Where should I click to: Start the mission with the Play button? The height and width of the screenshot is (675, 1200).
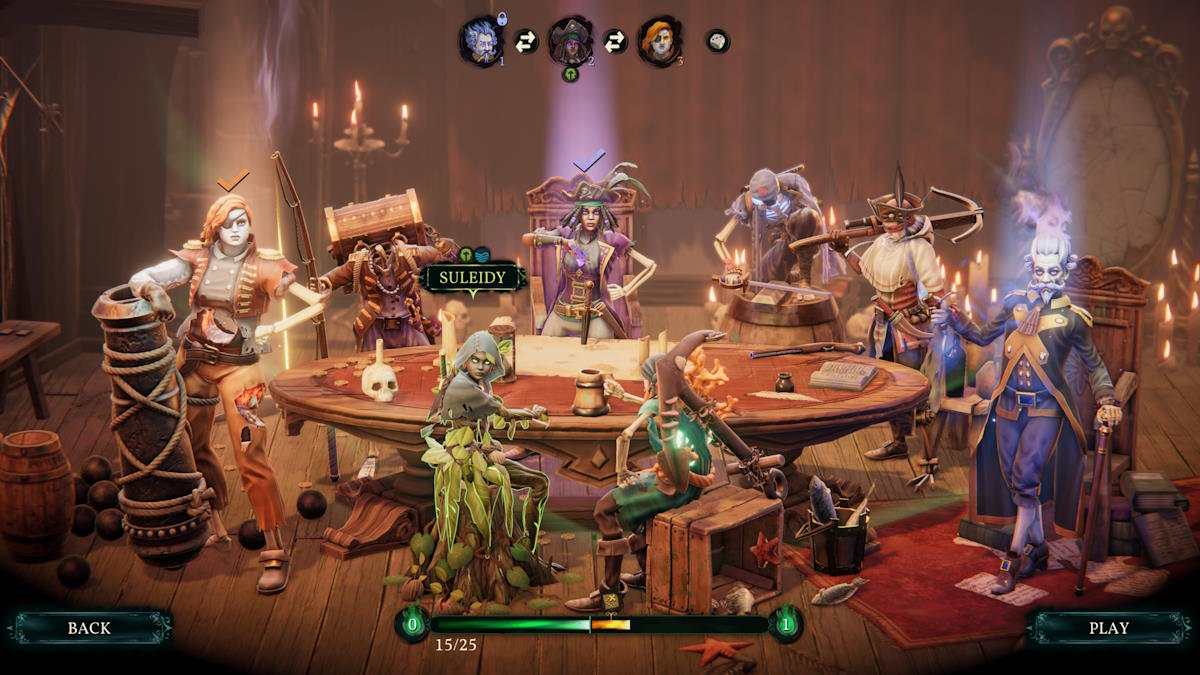pyautogui.click(x=1108, y=628)
